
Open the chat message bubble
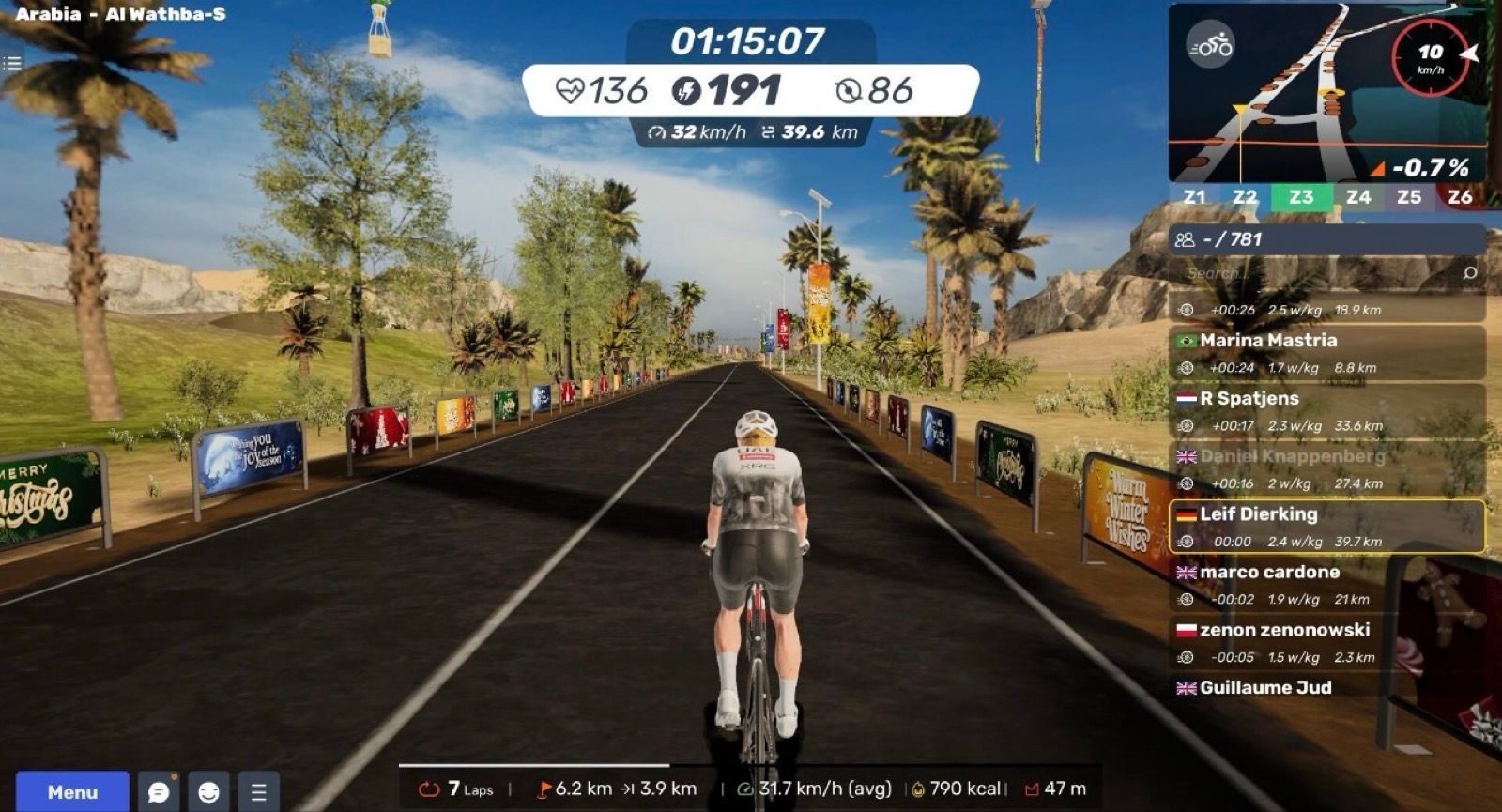159,791
